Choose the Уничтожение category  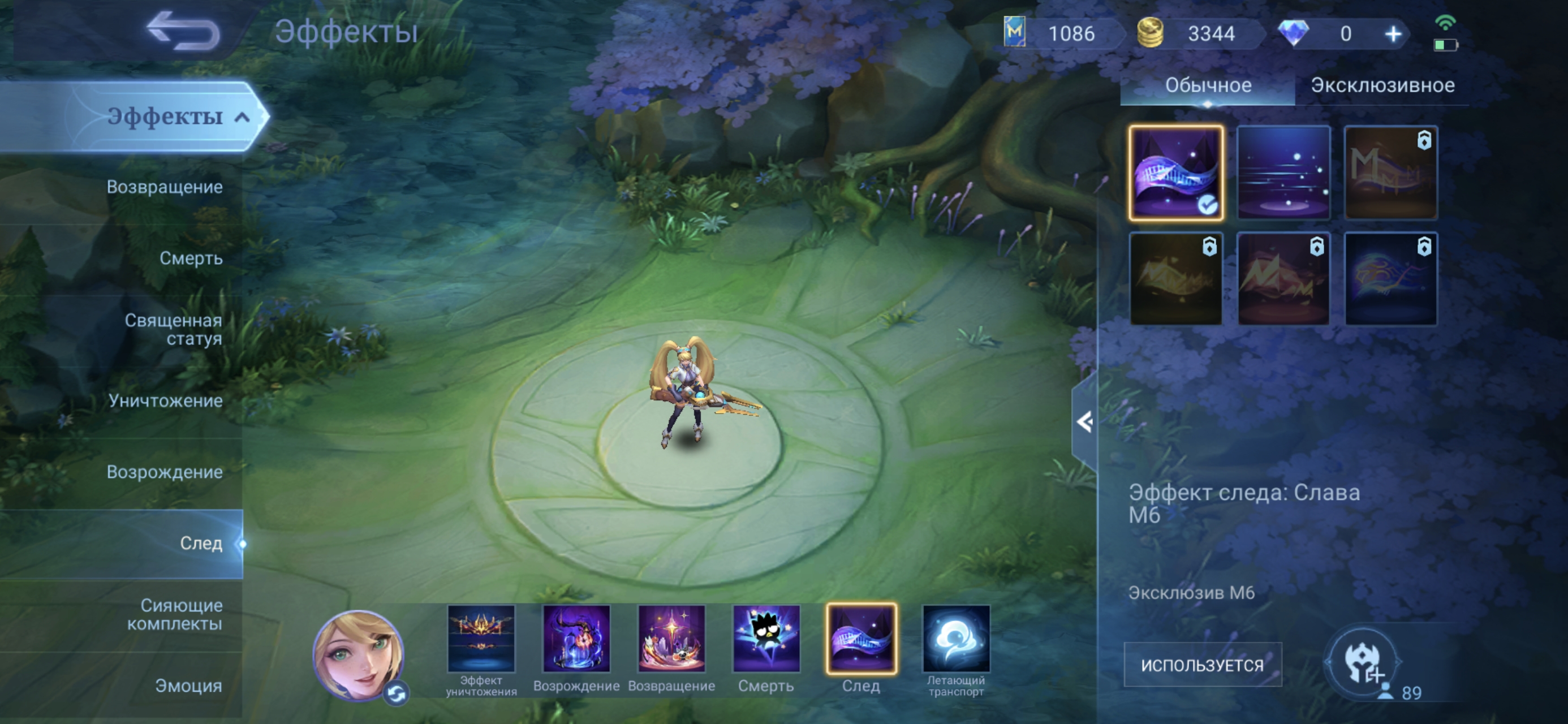coord(166,400)
